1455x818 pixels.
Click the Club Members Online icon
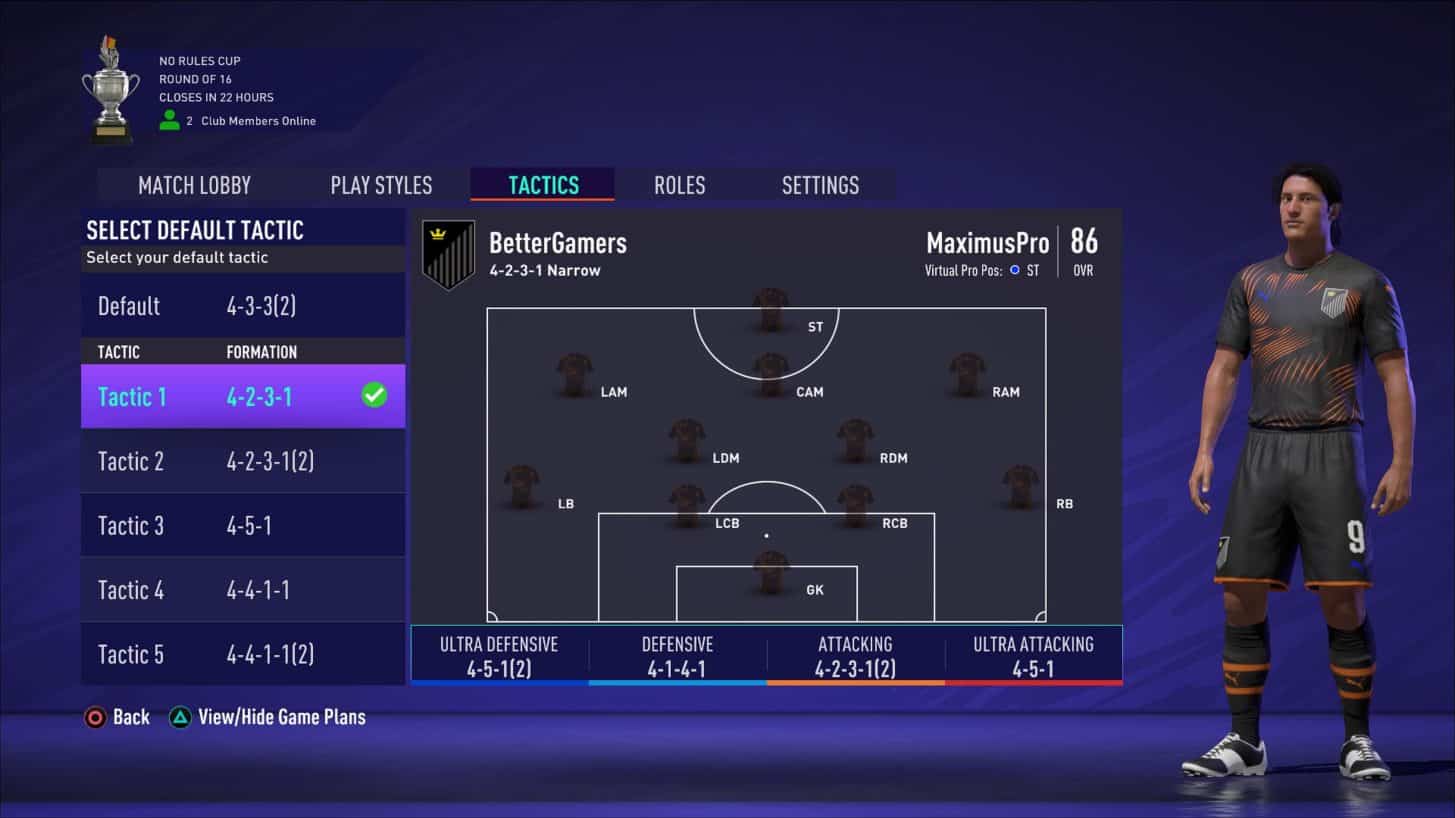[168, 120]
